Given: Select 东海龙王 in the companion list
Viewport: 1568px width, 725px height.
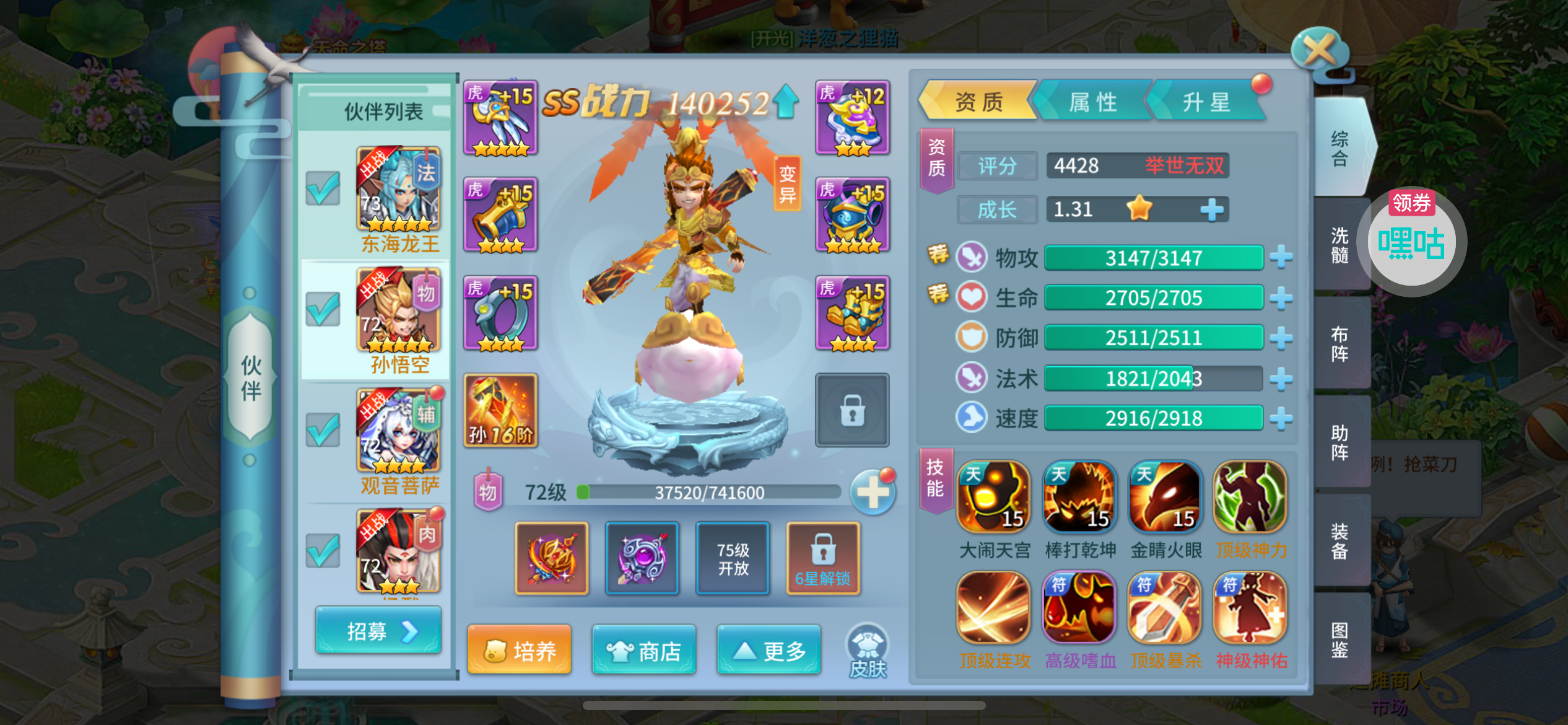Looking at the screenshot, I should pos(398,200).
